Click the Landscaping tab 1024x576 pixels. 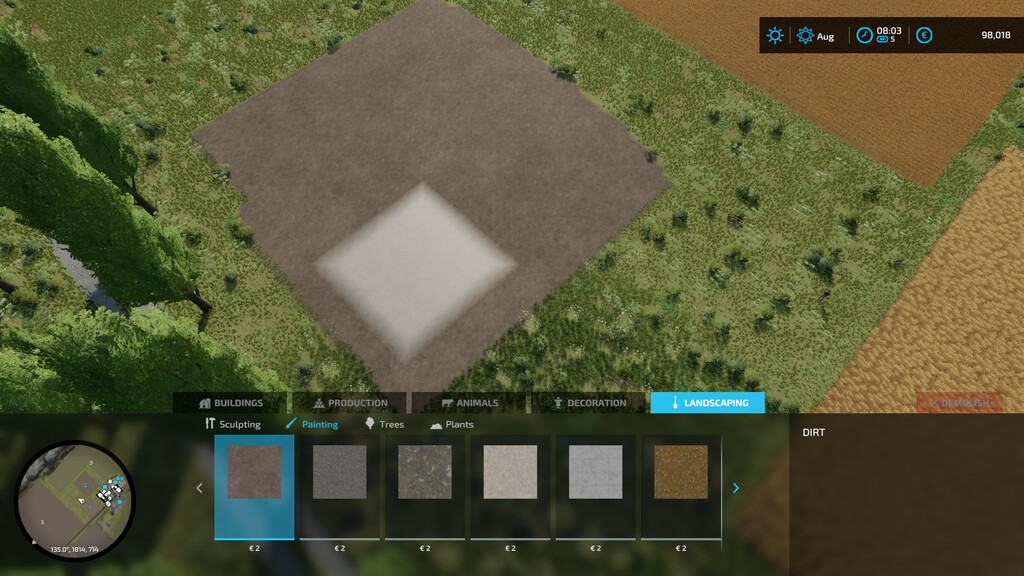point(707,403)
